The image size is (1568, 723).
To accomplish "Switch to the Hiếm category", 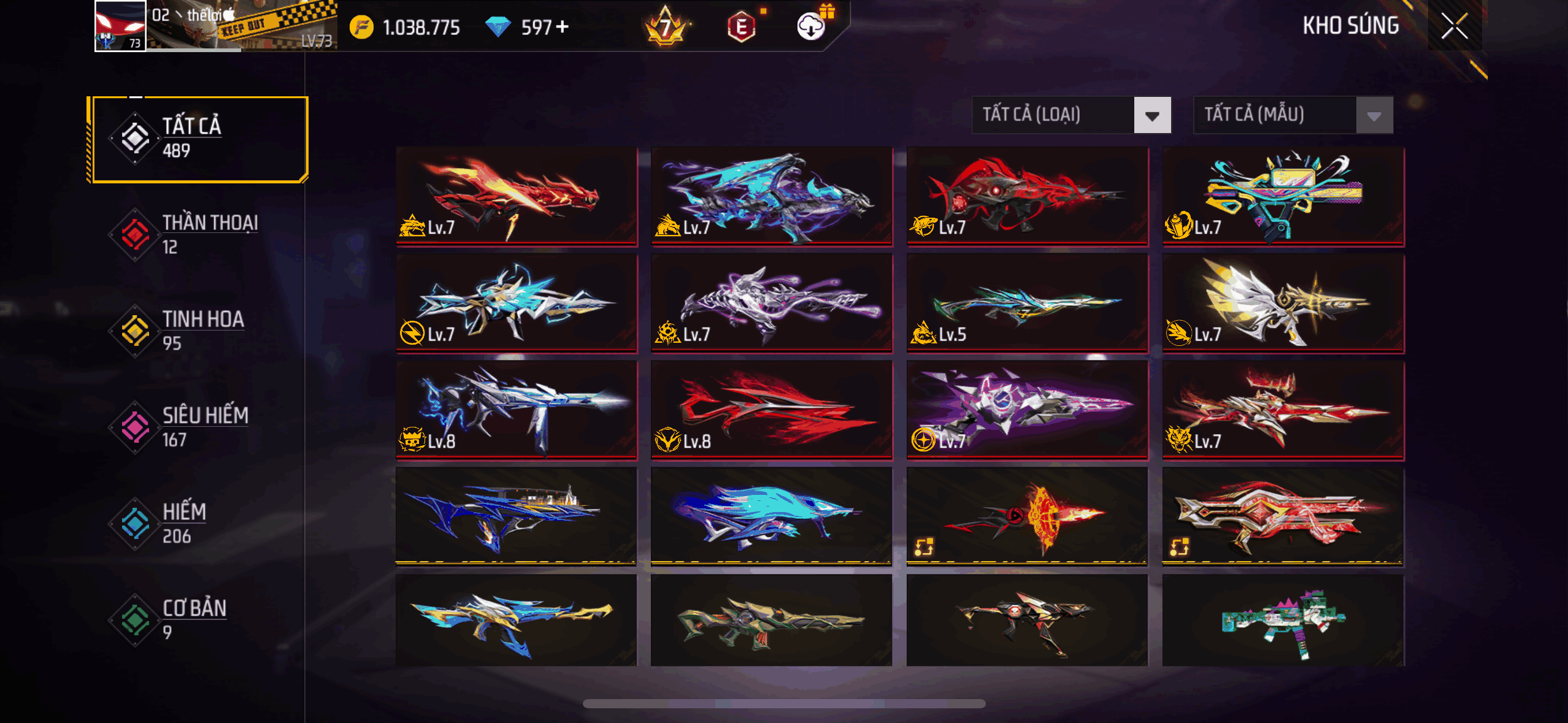I will (196, 524).
